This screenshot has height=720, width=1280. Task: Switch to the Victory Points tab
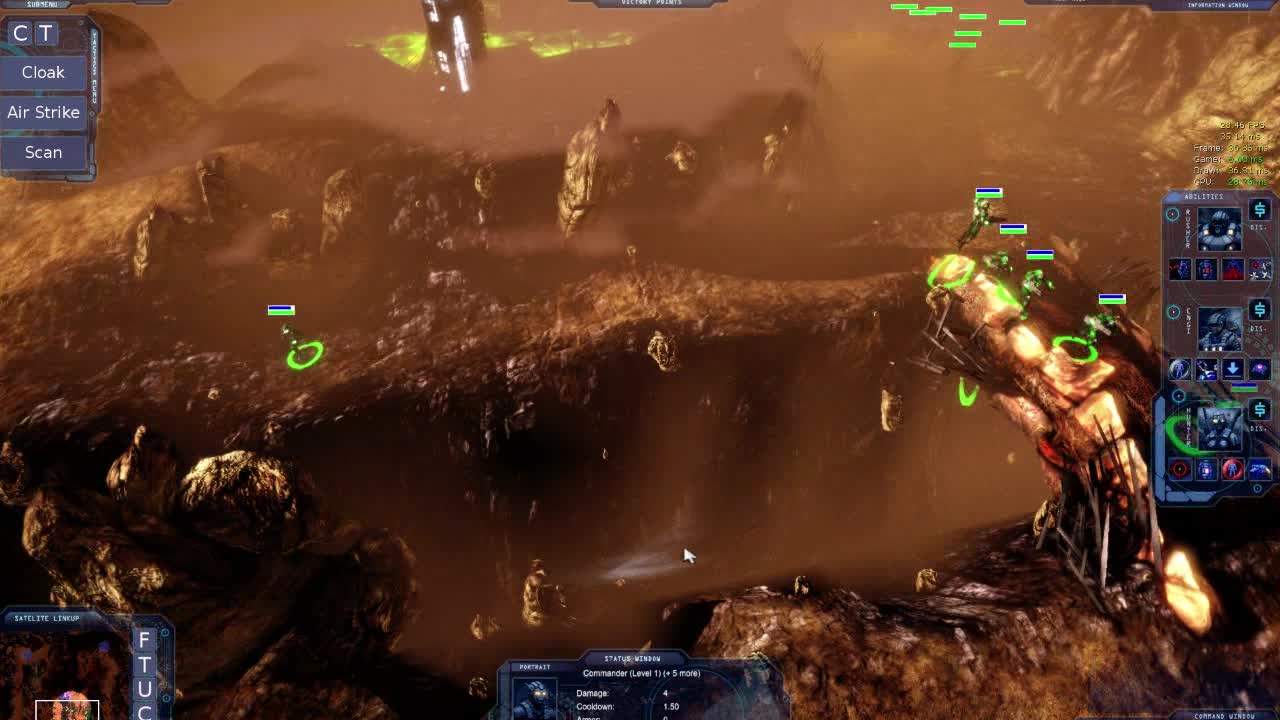[x=648, y=2]
